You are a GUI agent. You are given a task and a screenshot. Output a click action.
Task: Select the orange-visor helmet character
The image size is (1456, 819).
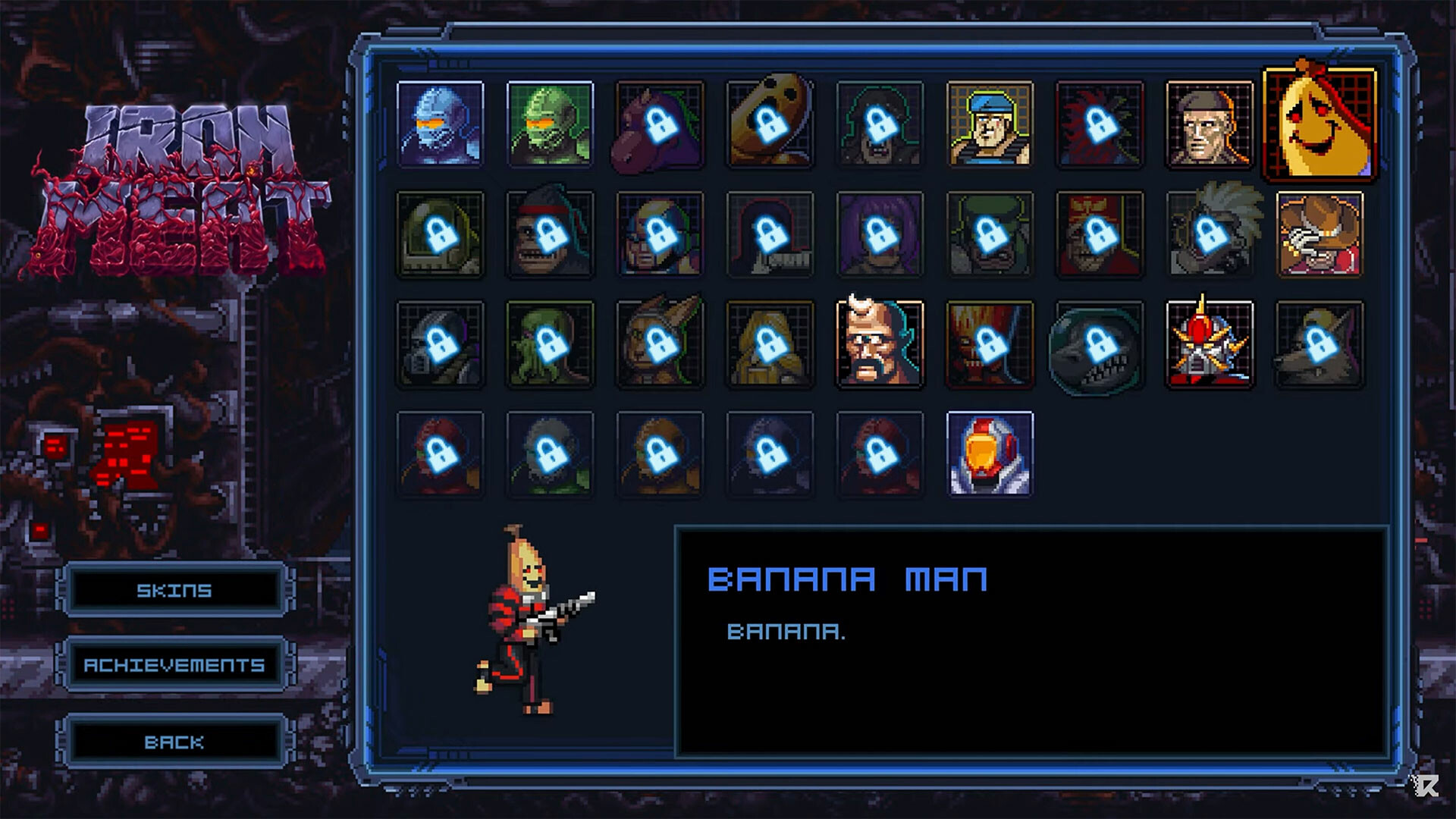pos(989,453)
